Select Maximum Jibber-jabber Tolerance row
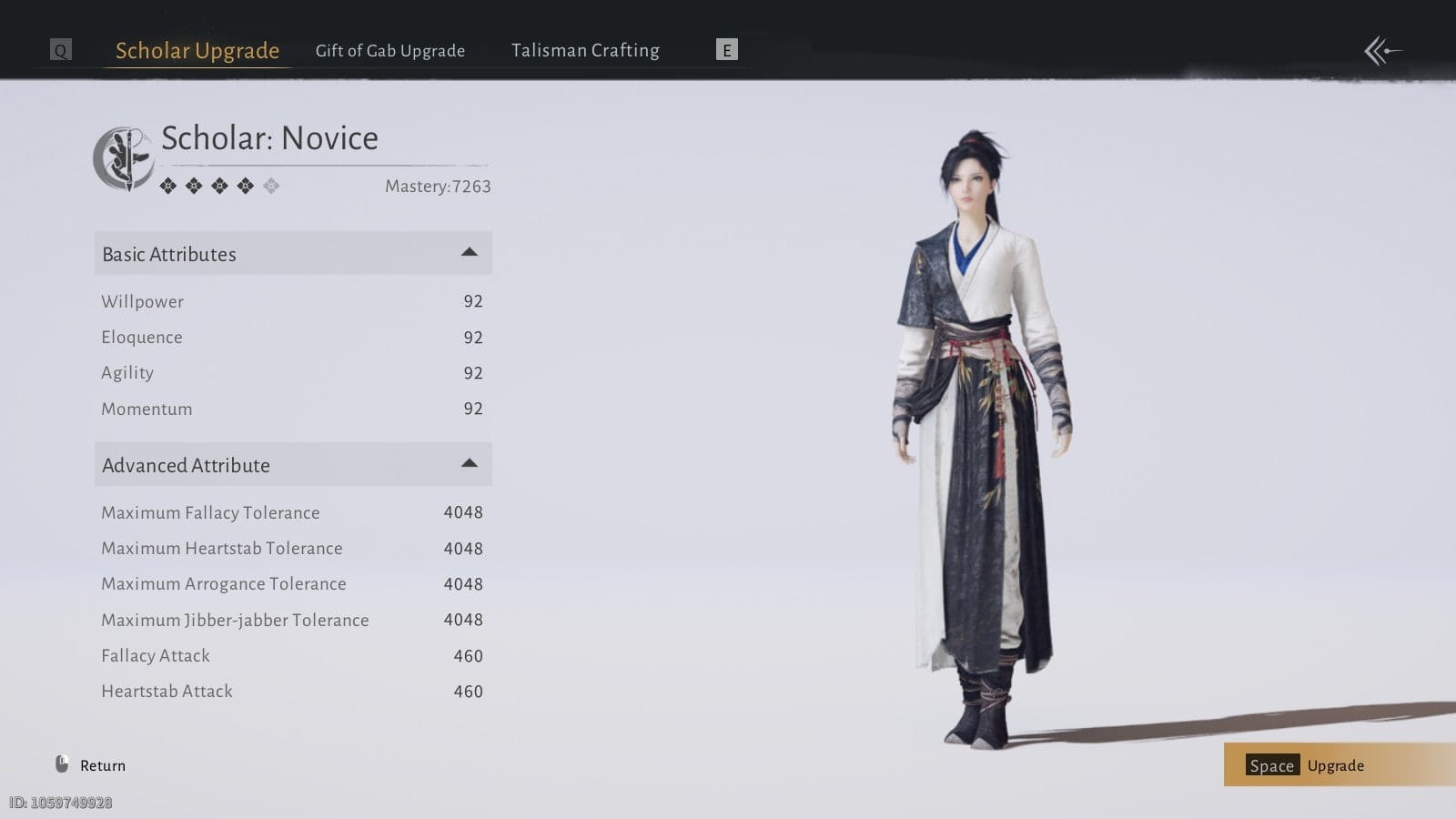Viewport: 1456px width, 819px height. point(291,620)
